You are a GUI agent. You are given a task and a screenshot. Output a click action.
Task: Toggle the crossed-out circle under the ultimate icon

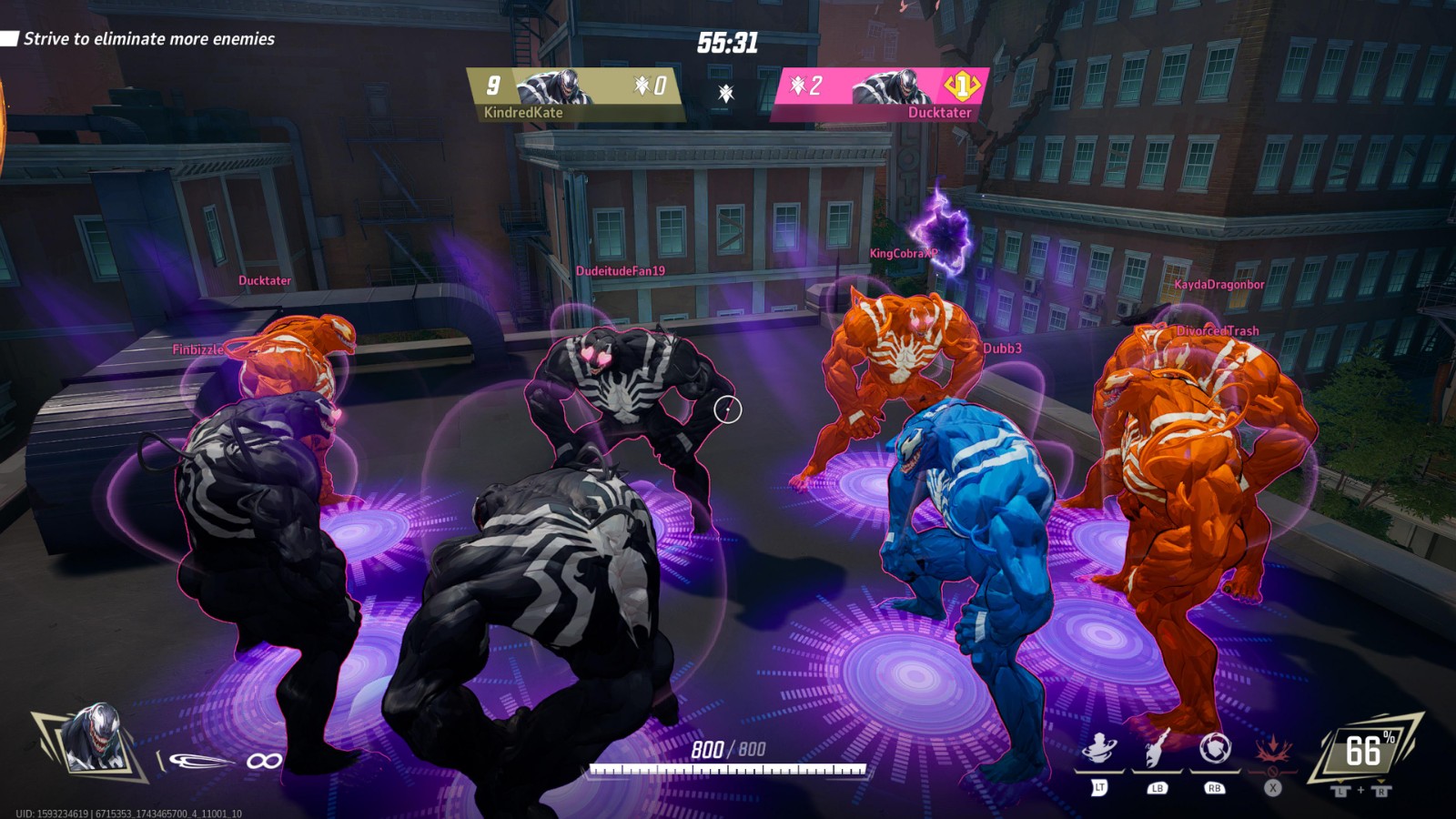[x=1274, y=772]
